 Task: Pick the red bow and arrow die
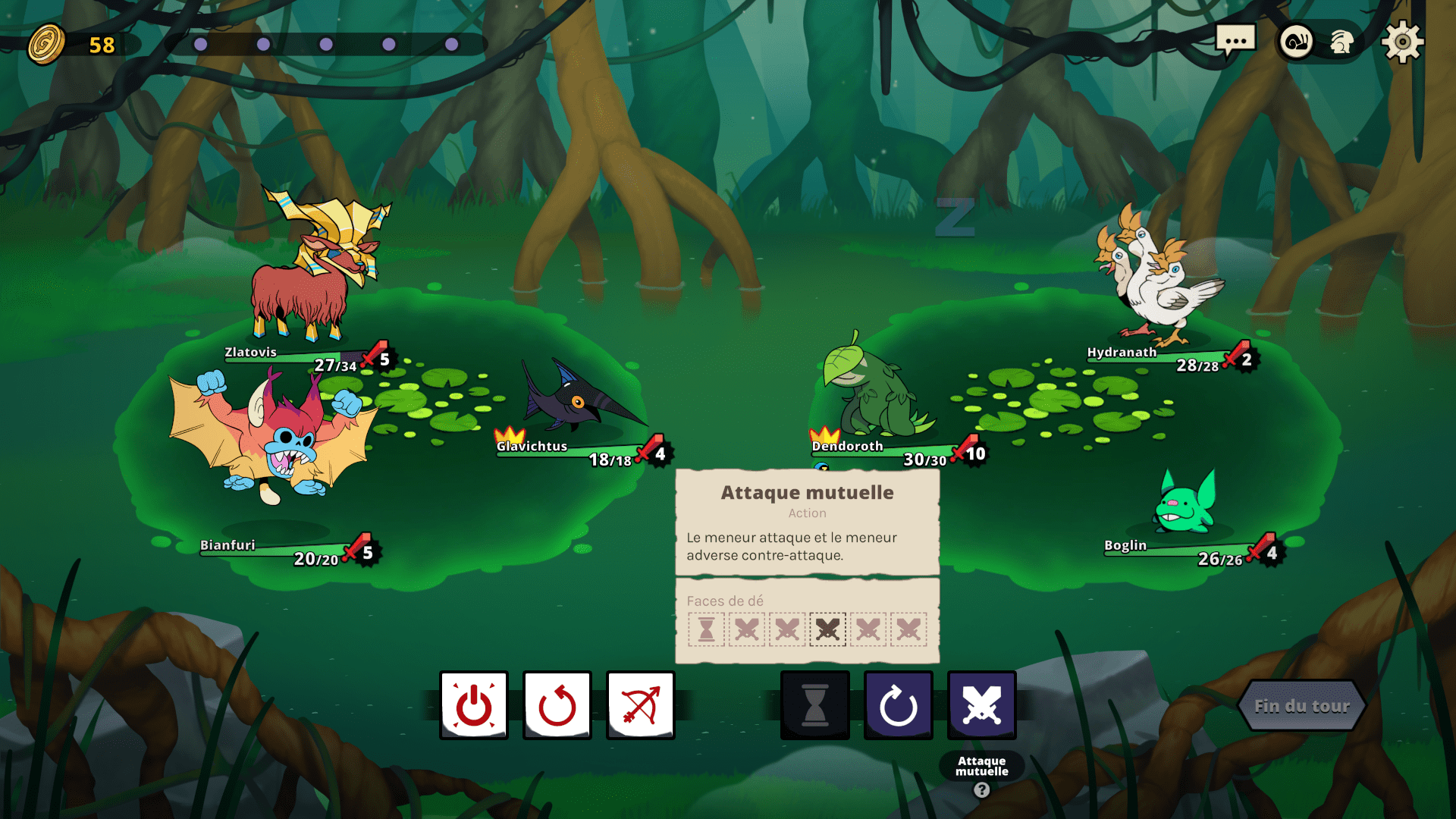click(x=641, y=705)
